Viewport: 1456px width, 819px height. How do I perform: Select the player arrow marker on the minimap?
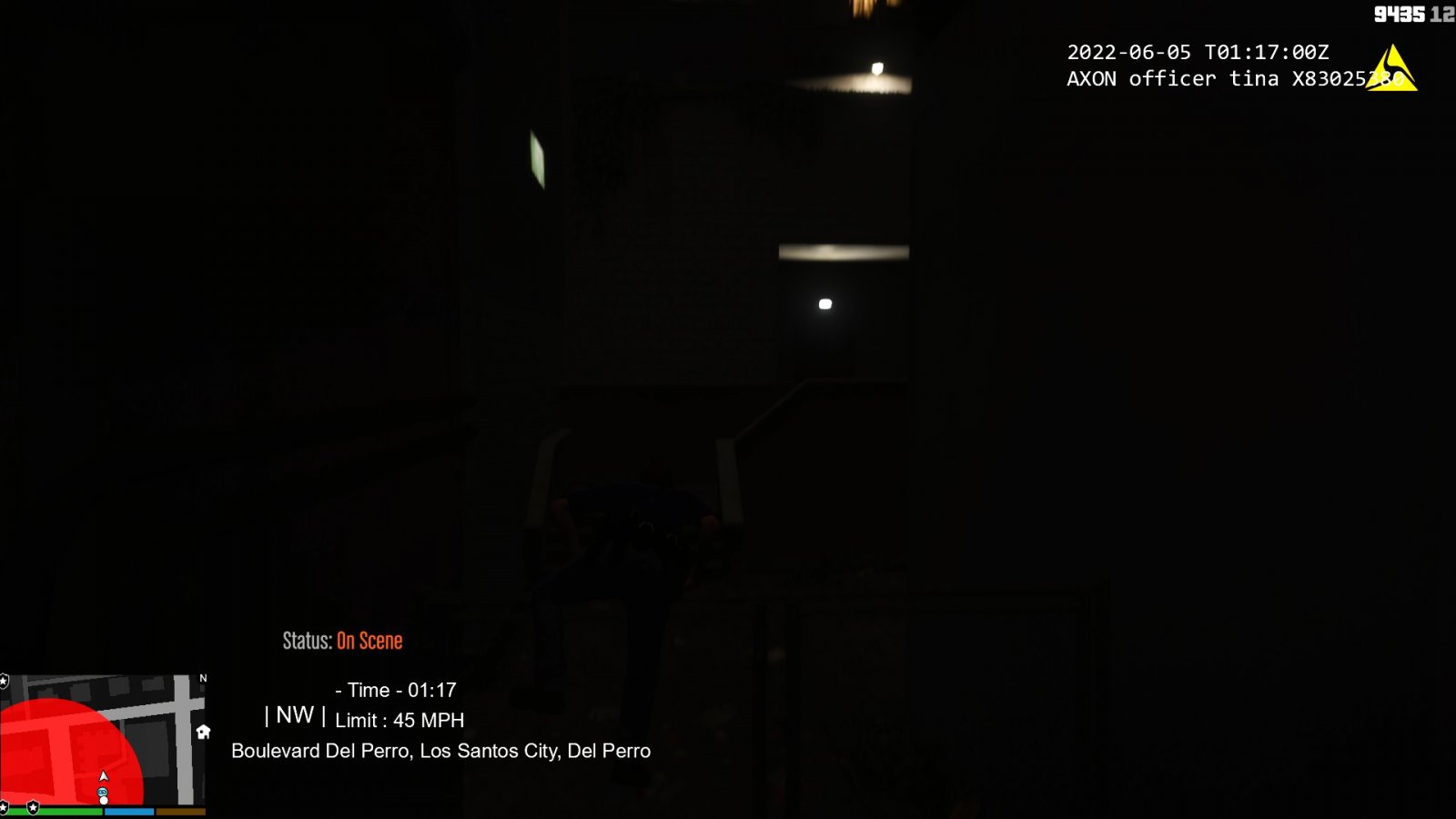coord(103,776)
